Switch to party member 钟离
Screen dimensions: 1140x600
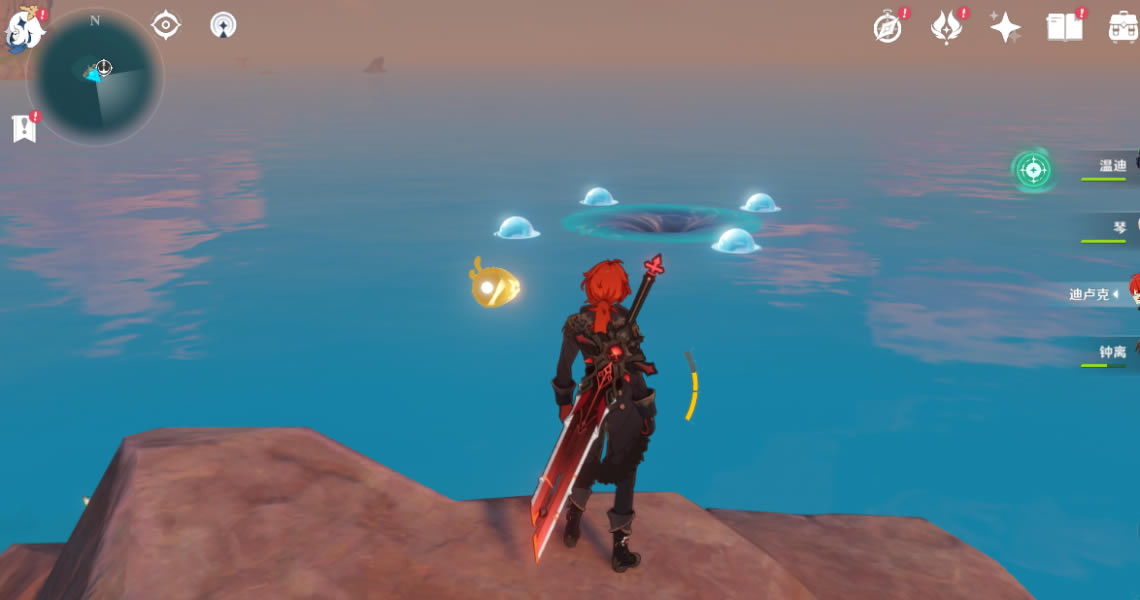click(x=1112, y=352)
